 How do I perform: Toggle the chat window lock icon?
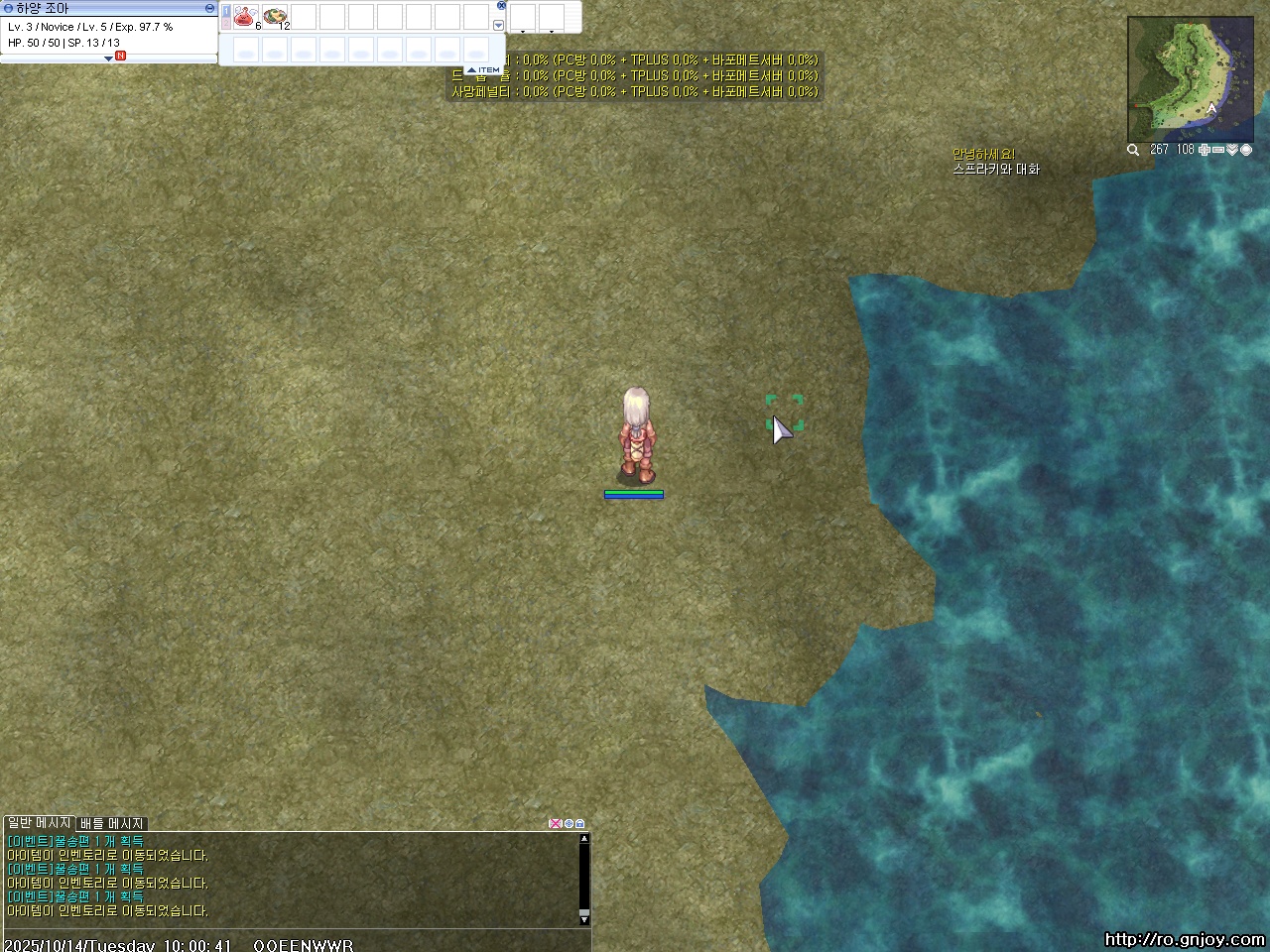click(x=580, y=823)
